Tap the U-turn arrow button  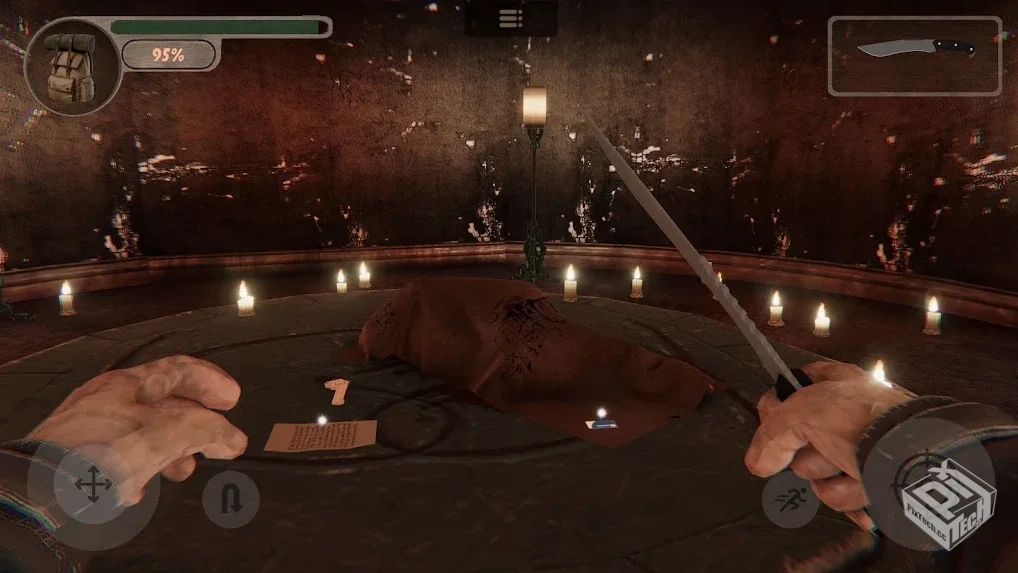pyautogui.click(x=231, y=498)
